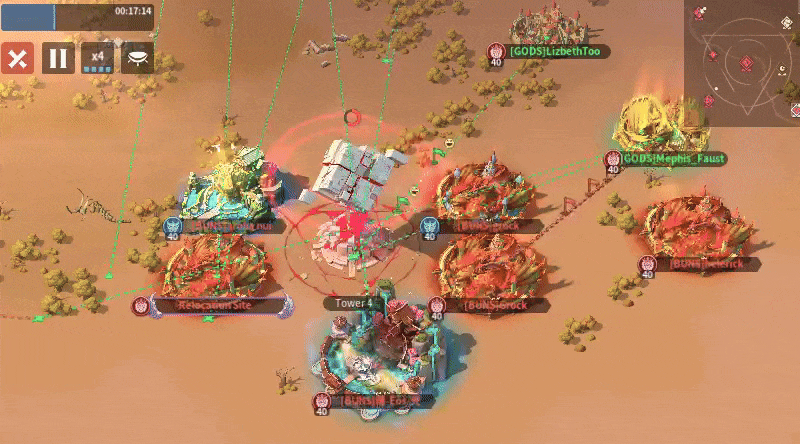Change the x4 playback speed
Screen dimensions: 800x444
pyautogui.click(x=97, y=57)
